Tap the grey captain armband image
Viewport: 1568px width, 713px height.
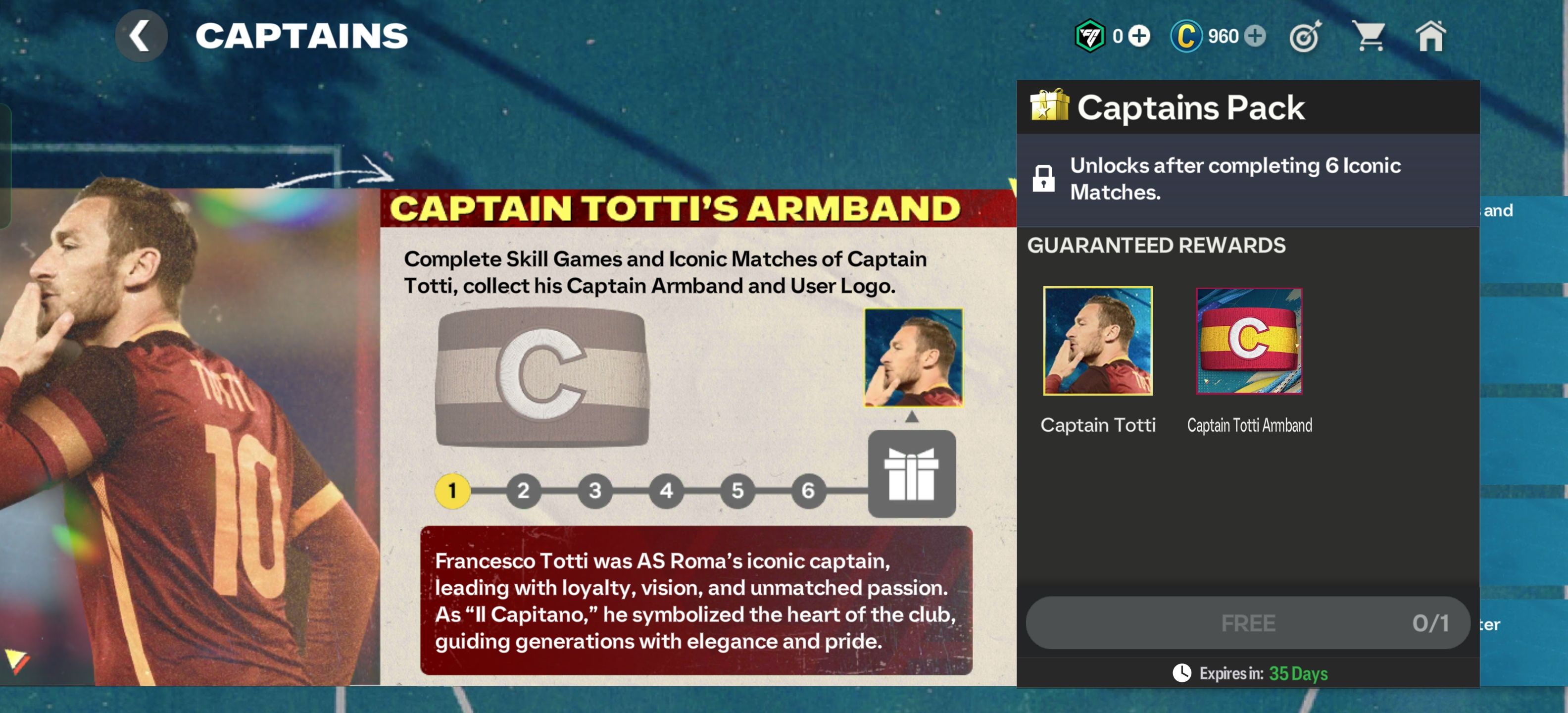(542, 377)
